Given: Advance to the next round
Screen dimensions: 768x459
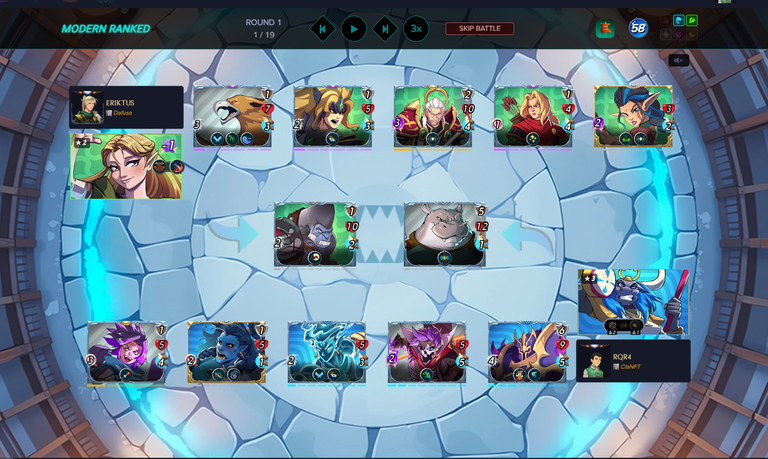Looking at the screenshot, I should coord(385,29).
